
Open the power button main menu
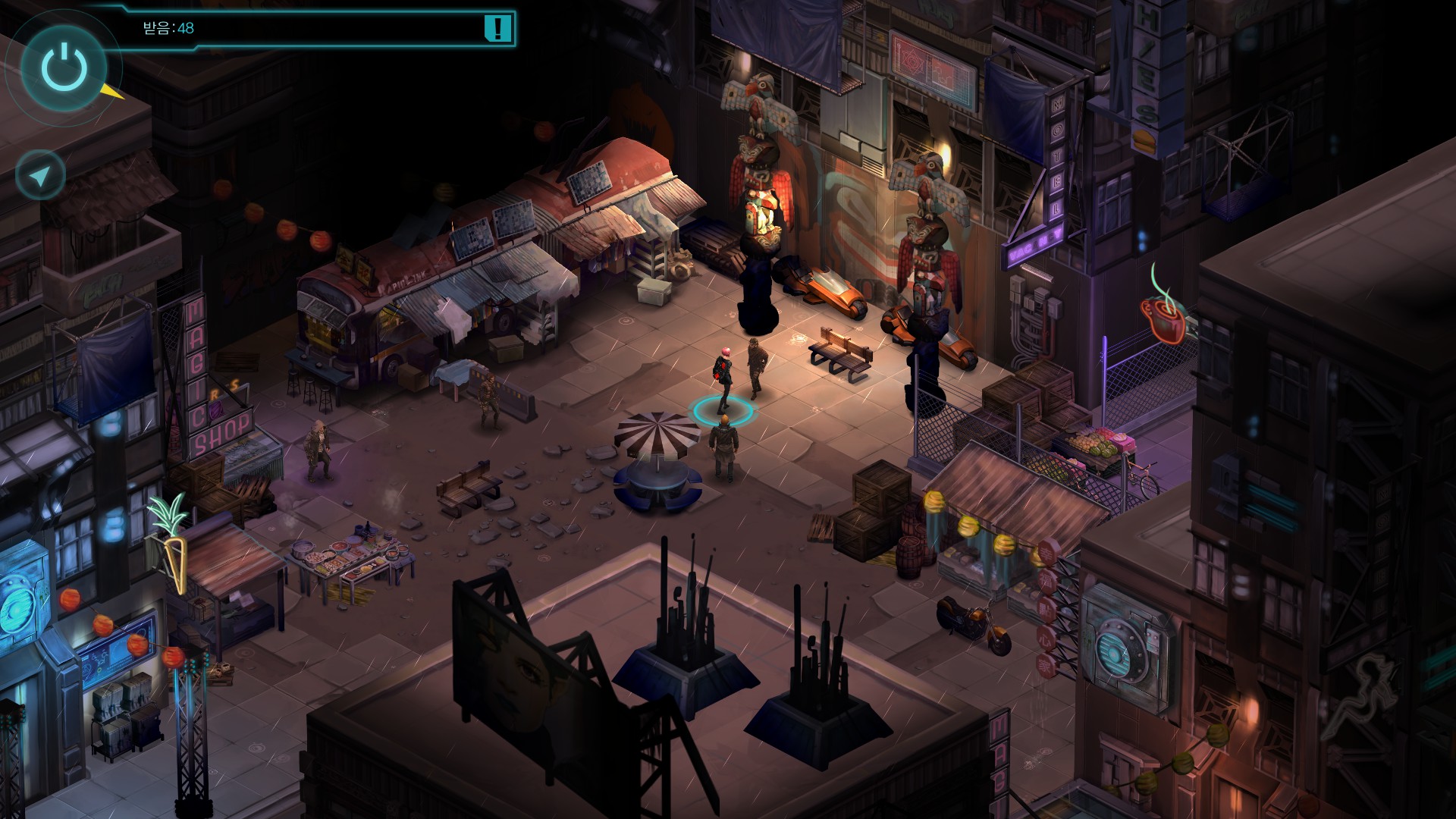64,67
